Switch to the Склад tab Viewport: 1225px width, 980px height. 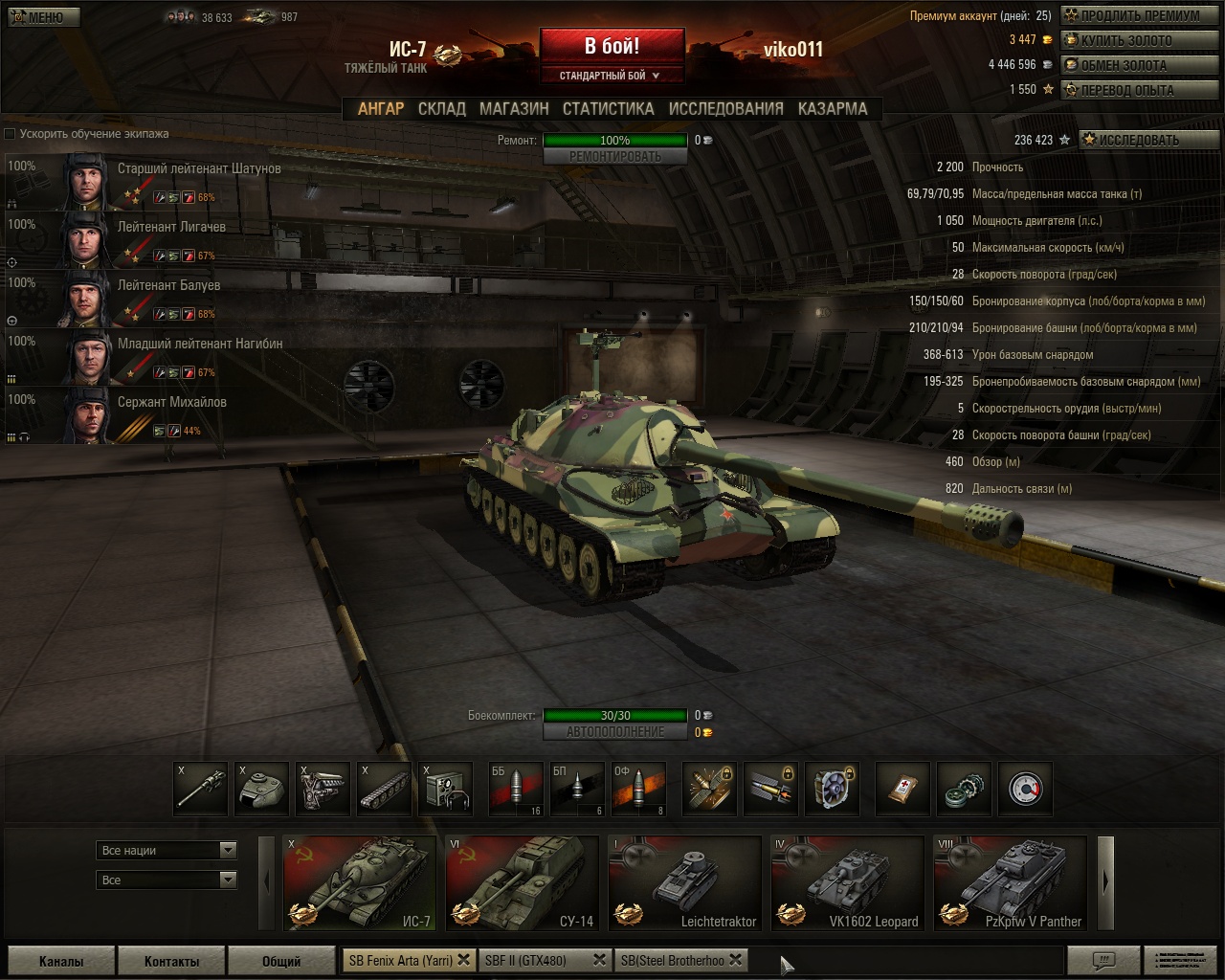pyautogui.click(x=441, y=109)
